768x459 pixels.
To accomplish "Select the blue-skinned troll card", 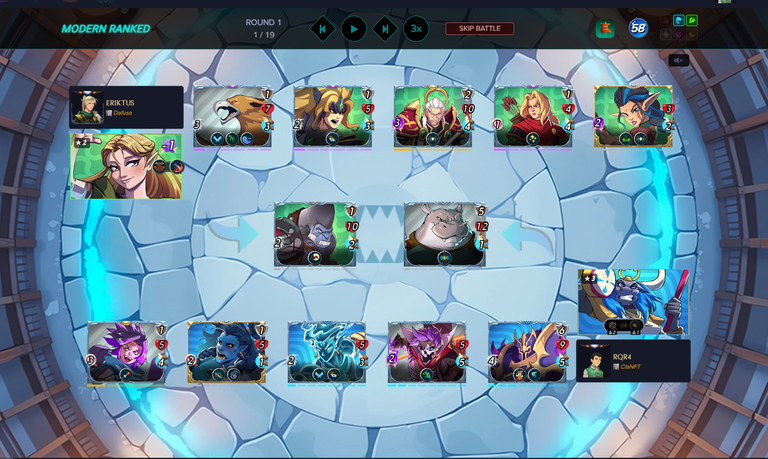I will coord(227,352).
